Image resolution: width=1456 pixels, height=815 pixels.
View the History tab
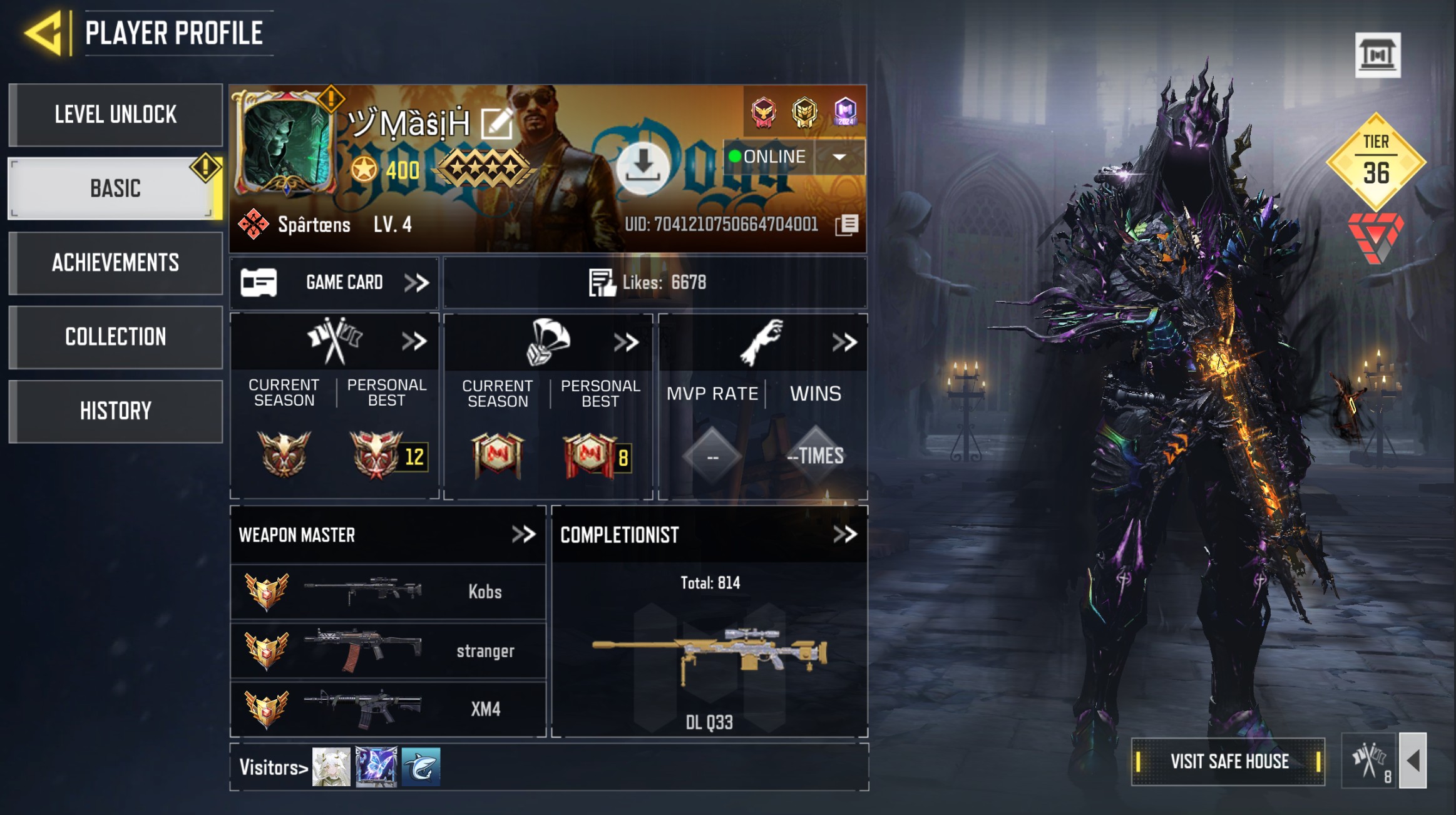116,411
